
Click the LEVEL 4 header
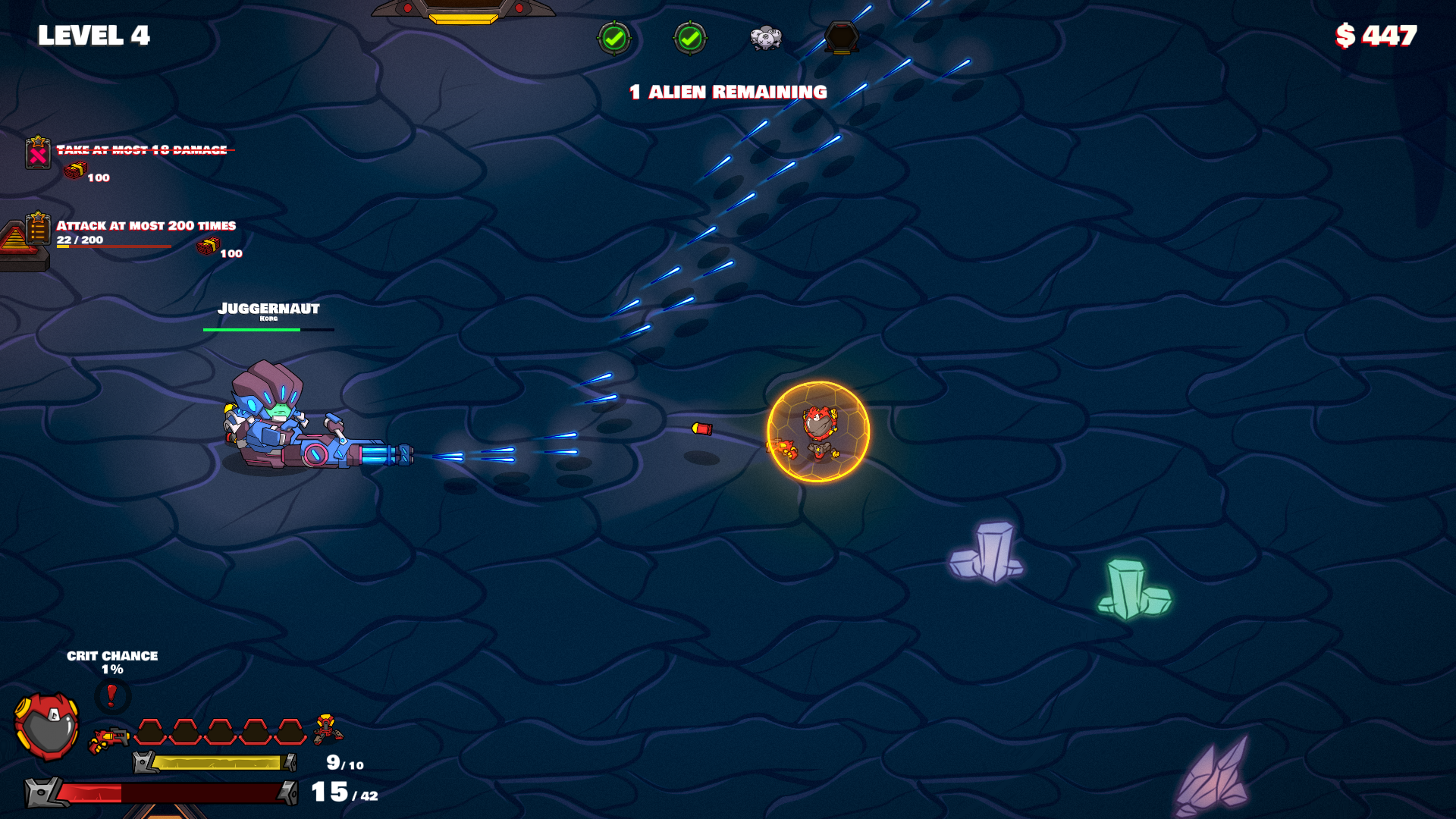(x=93, y=33)
